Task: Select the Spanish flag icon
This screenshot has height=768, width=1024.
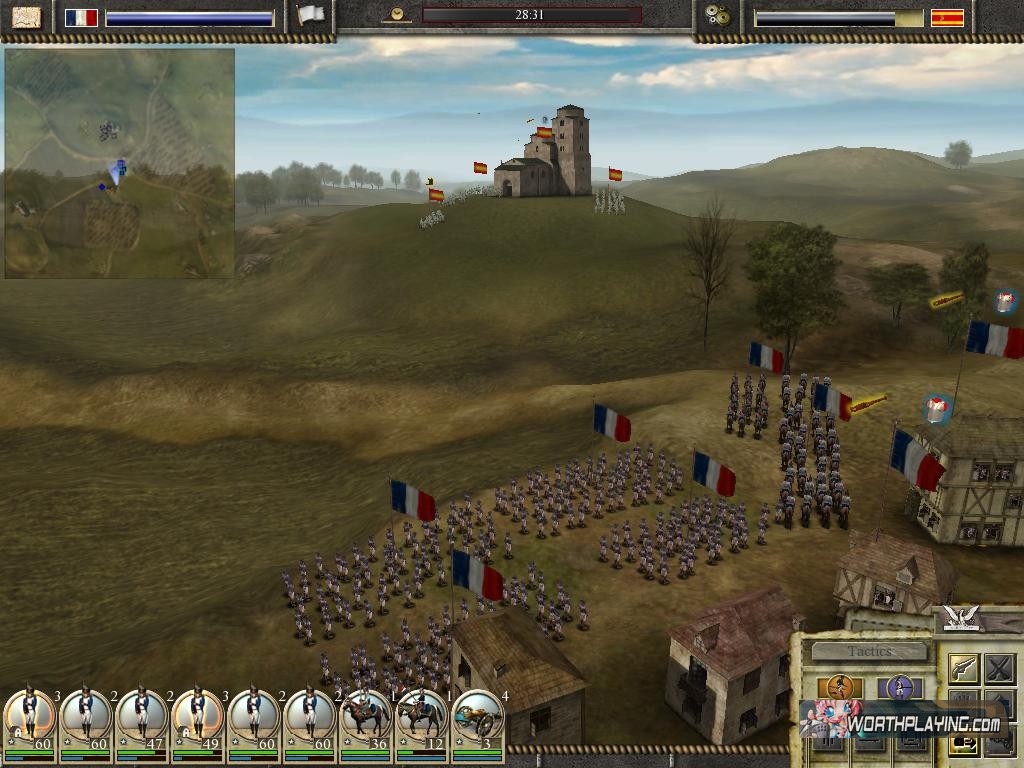Action: 947,18
